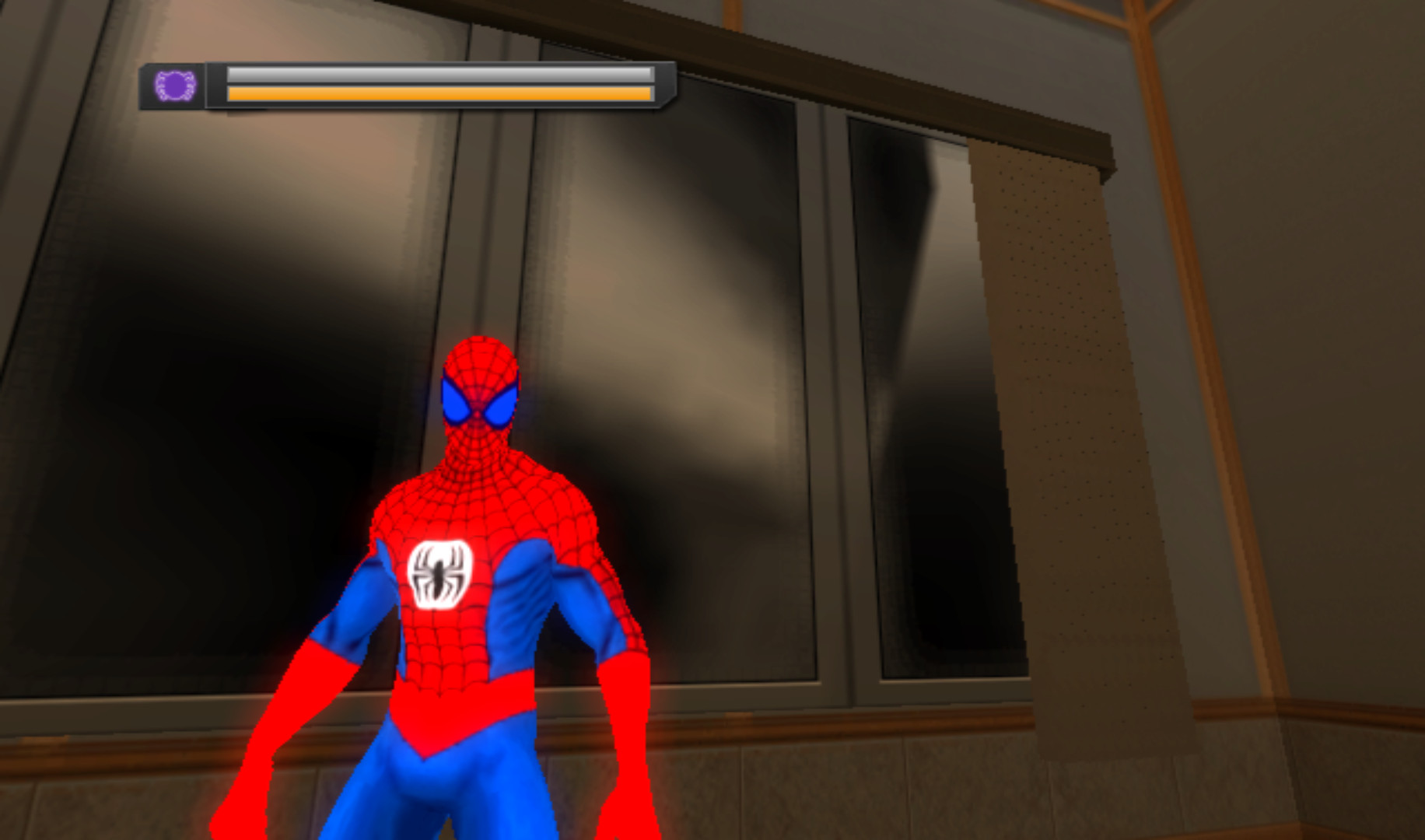This screenshot has width=1425, height=840.
Task: Click the silver health bar to toggle display
Action: click(436, 74)
